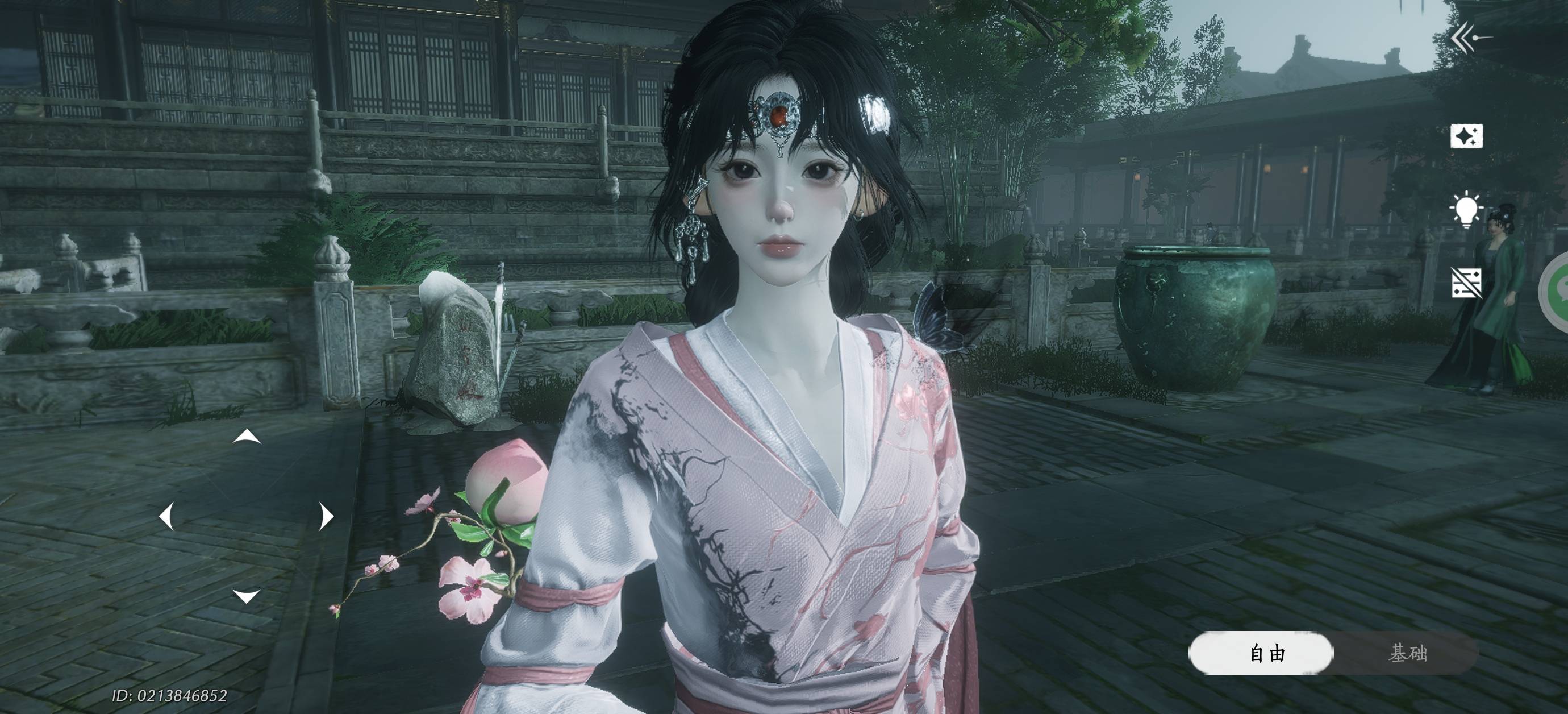Toggle the light bulb lighting icon

click(x=1466, y=210)
